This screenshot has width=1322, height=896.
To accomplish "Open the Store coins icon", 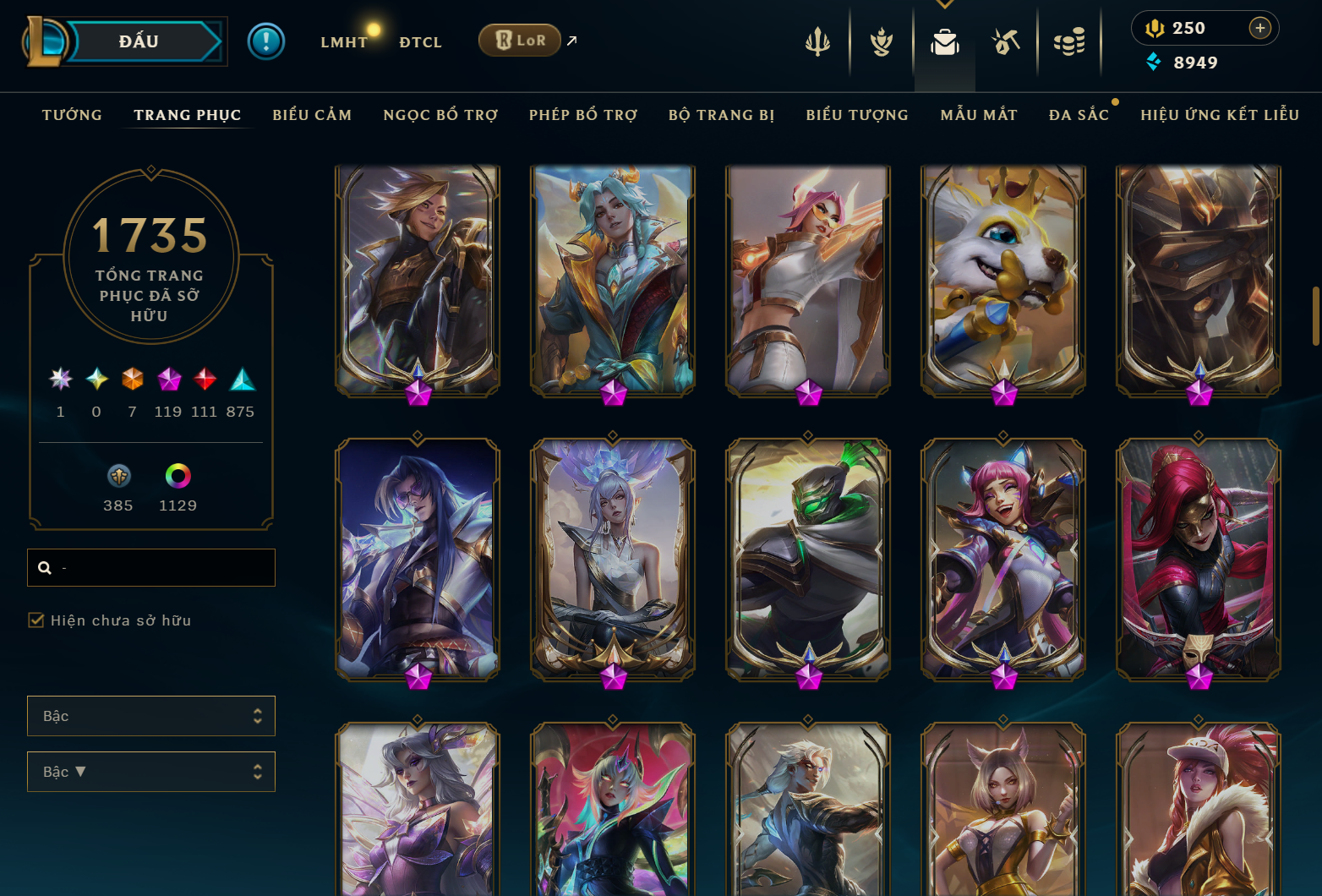I will (1069, 41).
